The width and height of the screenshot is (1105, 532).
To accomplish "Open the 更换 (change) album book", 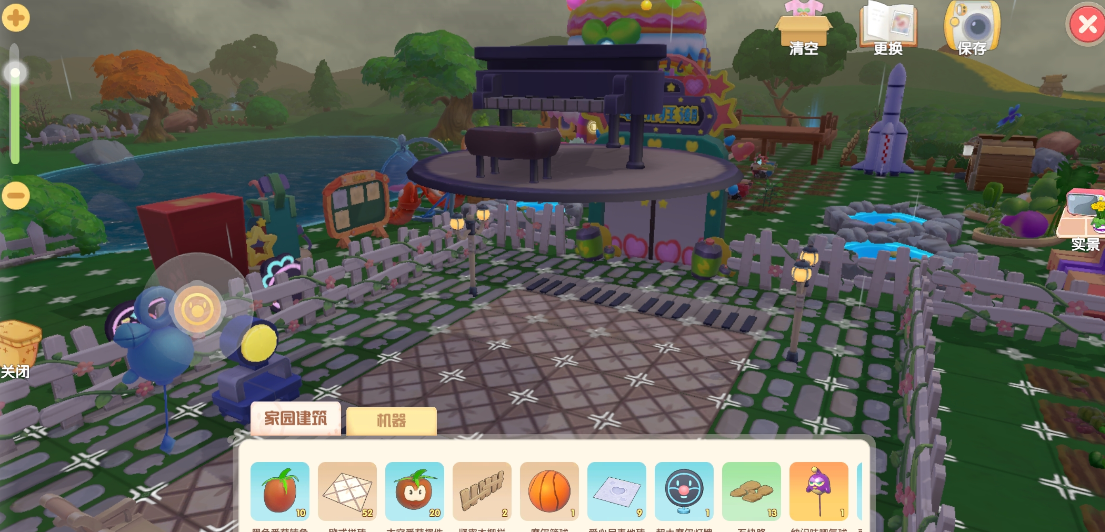I will pyautogui.click(x=888, y=27).
